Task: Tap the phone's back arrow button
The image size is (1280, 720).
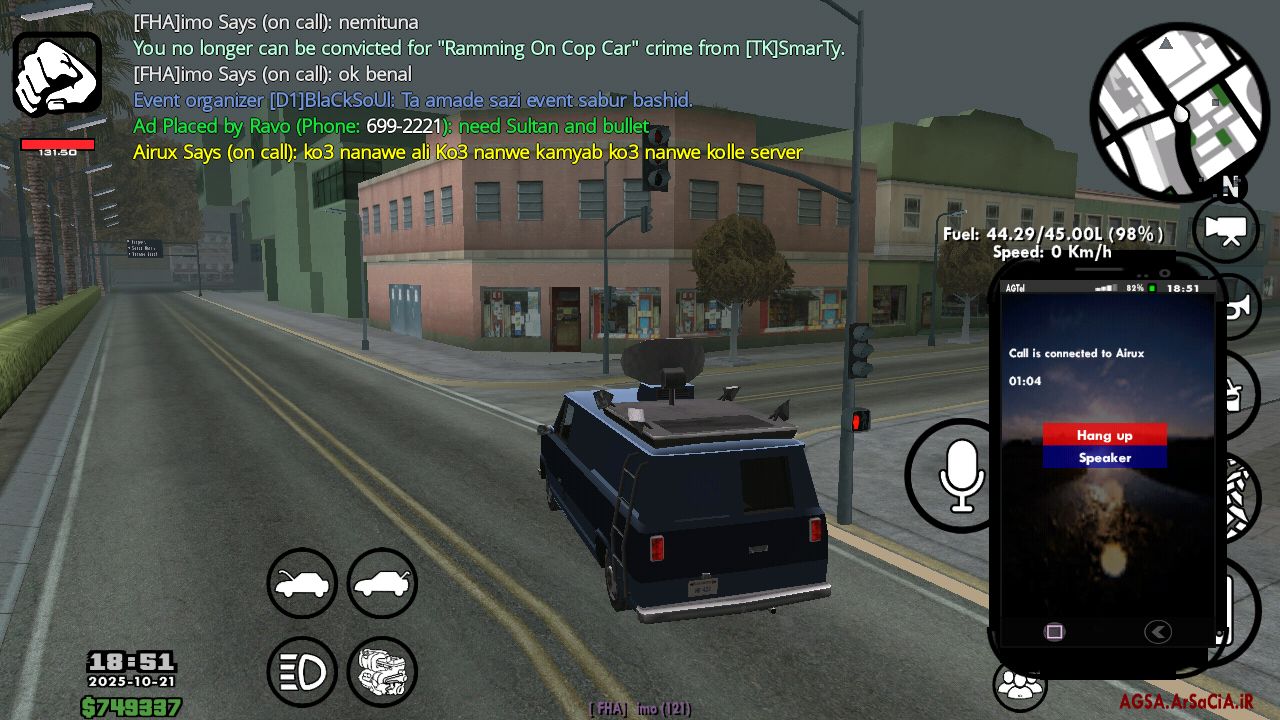Action: (x=1157, y=632)
